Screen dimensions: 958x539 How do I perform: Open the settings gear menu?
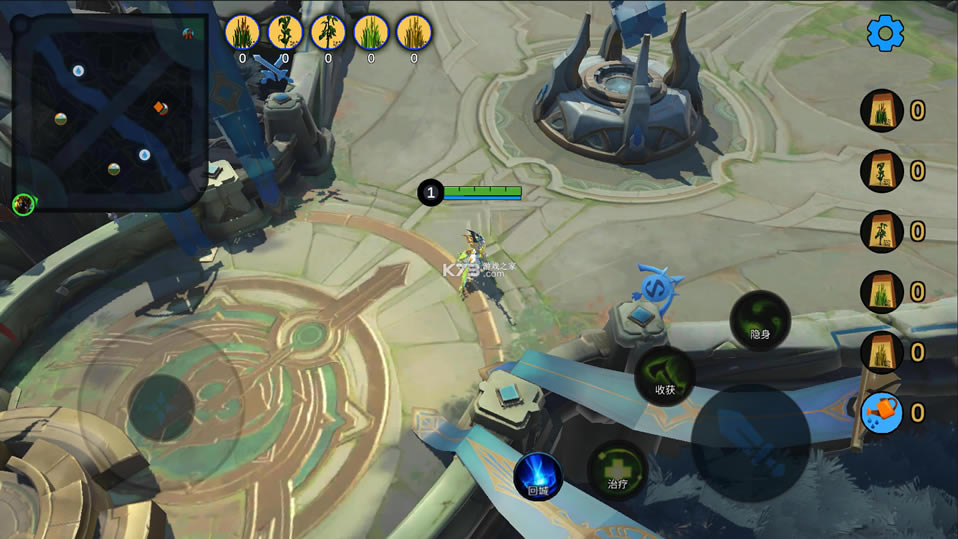pyautogui.click(x=885, y=33)
